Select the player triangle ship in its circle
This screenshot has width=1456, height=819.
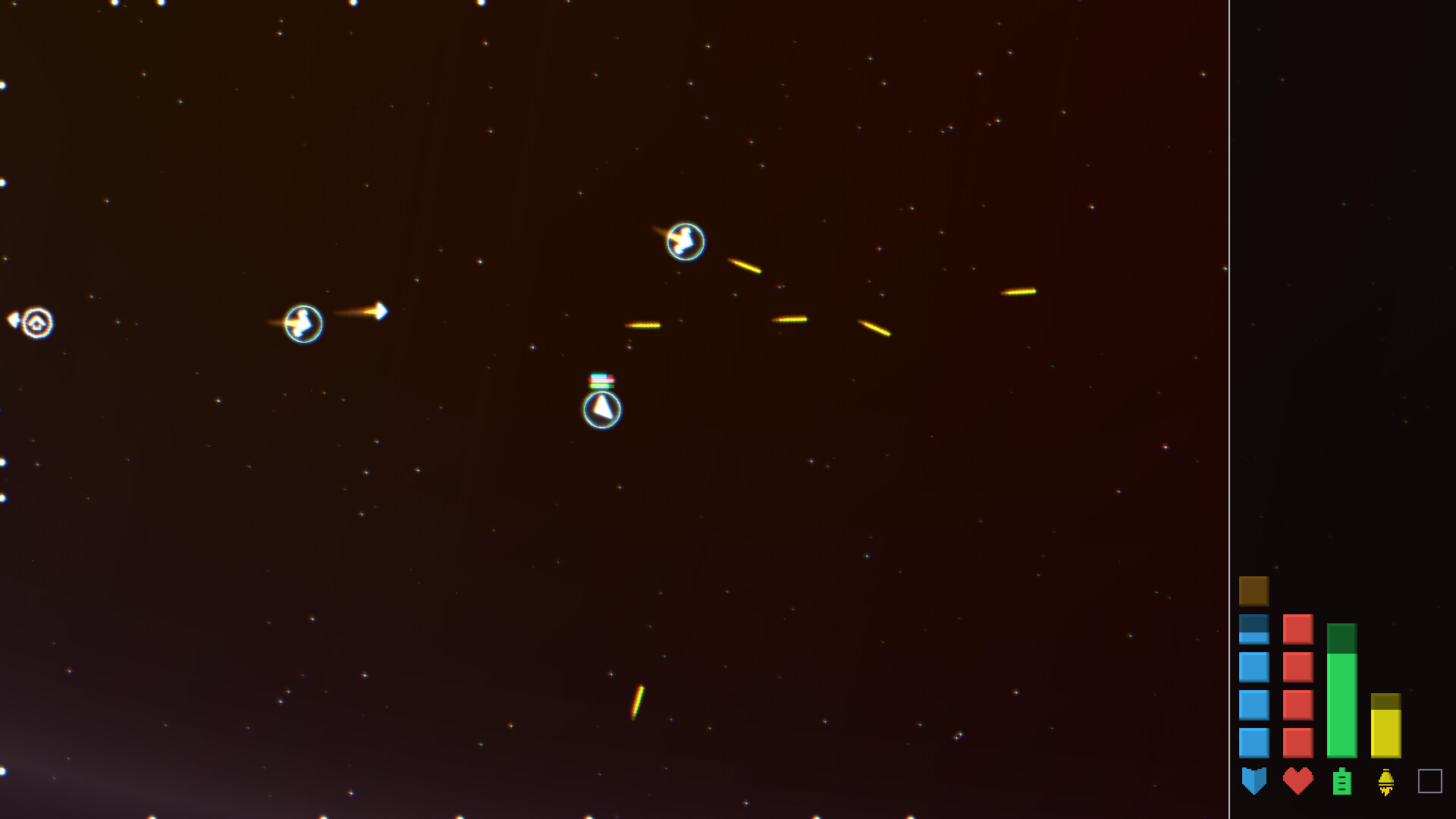click(x=601, y=409)
